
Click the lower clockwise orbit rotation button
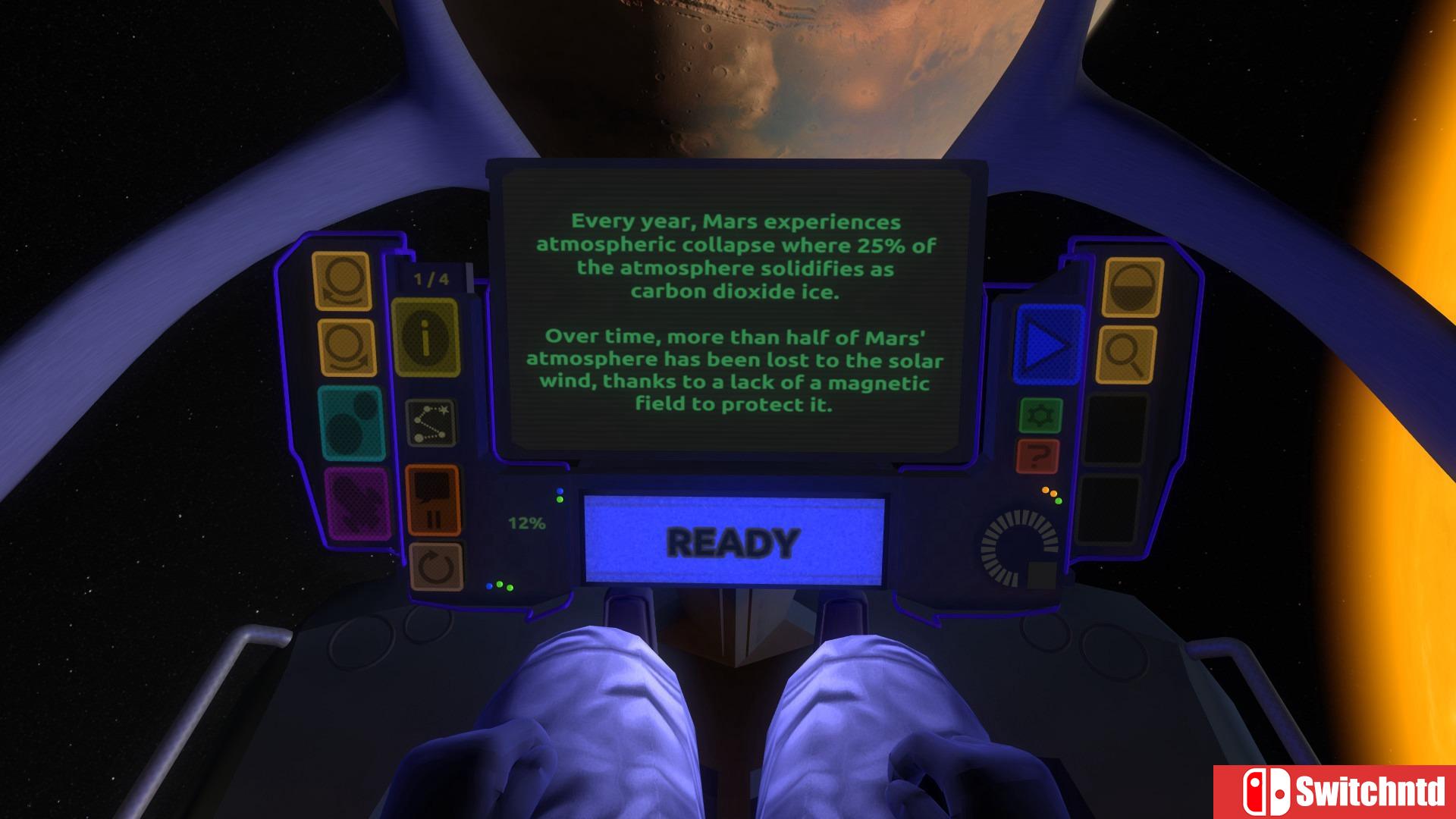click(347, 347)
